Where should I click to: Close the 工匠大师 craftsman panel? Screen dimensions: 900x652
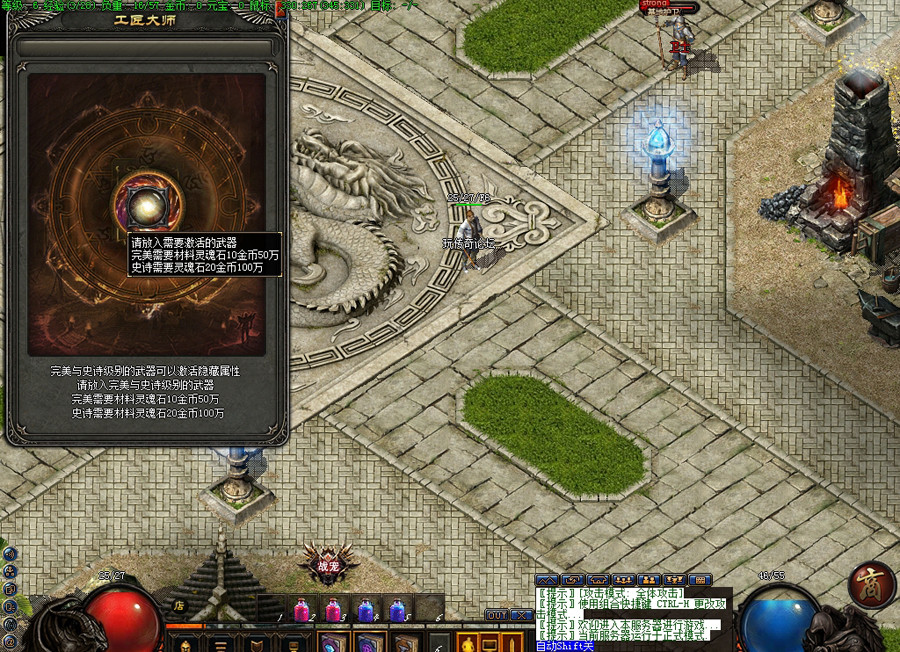click(x=279, y=11)
